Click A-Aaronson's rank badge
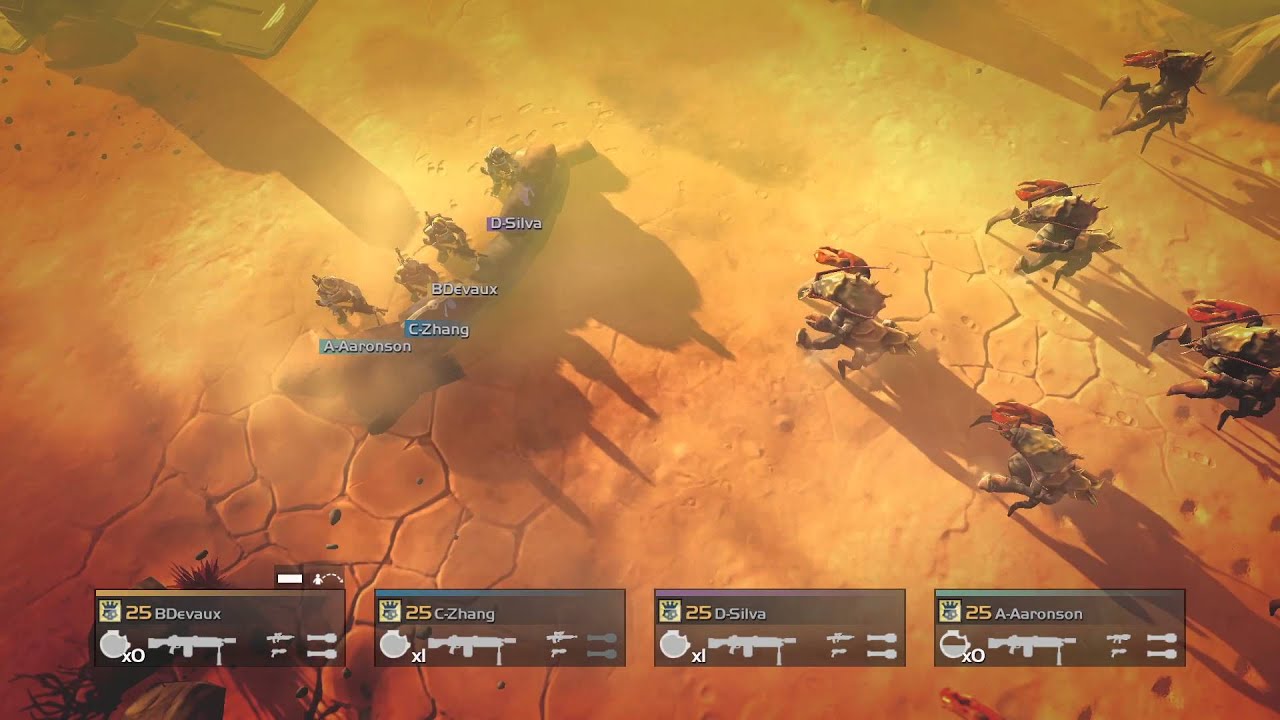The image size is (1280, 720). (949, 612)
